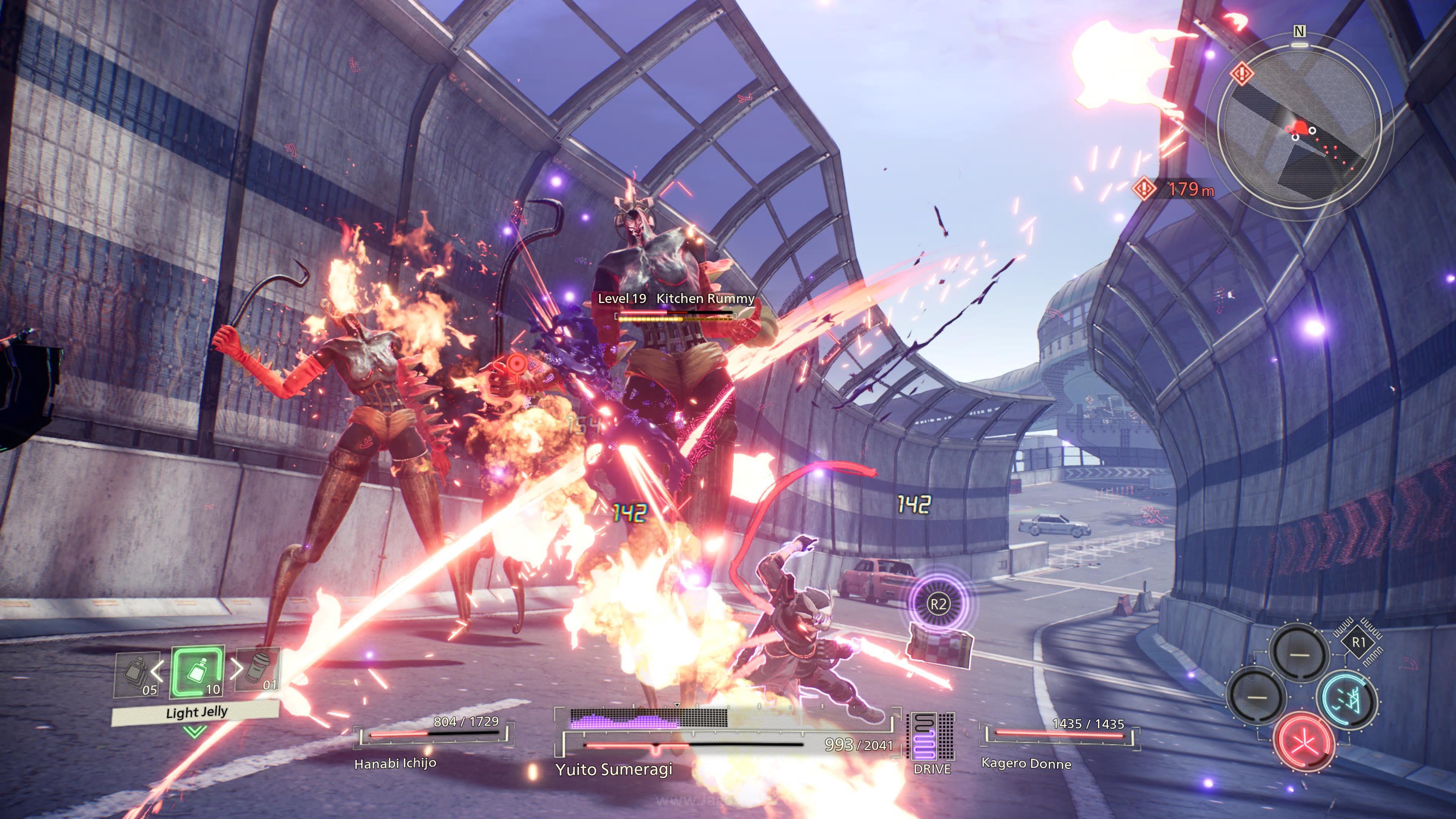Click the Kitchen Rummy enemy nameplate
1456x819 pixels.
click(x=676, y=299)
